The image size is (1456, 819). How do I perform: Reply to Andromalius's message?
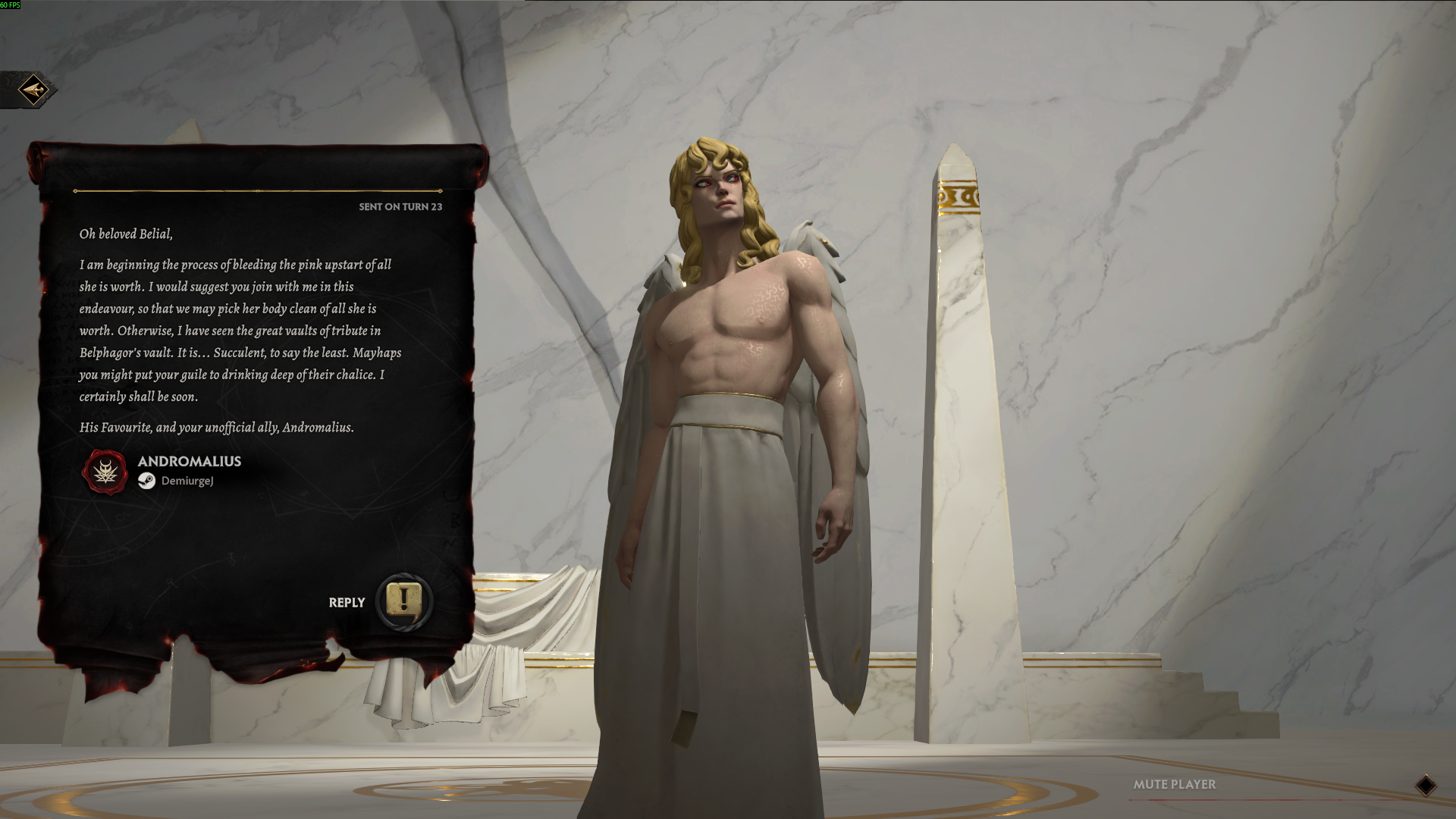tap(404, 601)
